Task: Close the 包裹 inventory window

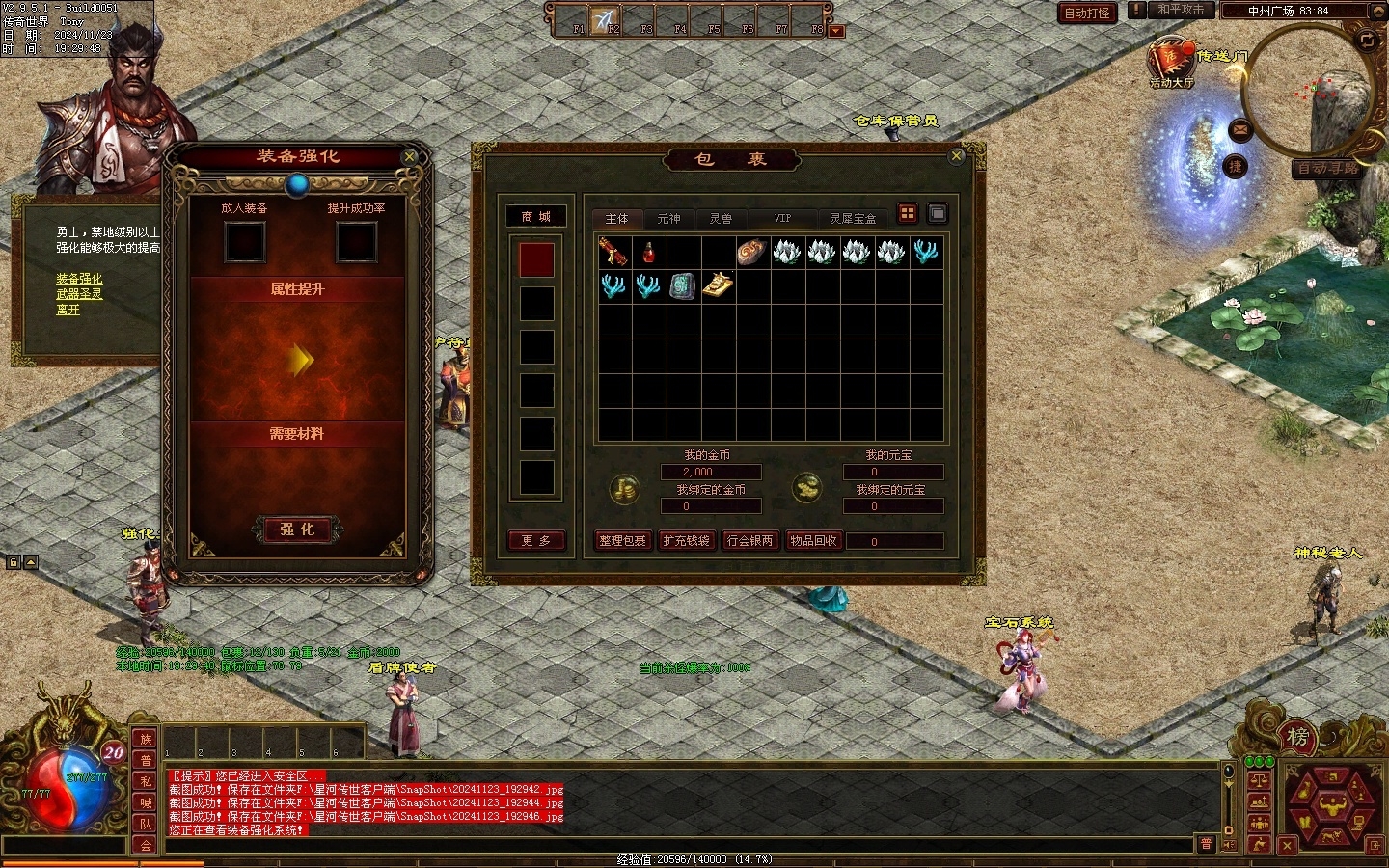Action: (x=956, y=155)
